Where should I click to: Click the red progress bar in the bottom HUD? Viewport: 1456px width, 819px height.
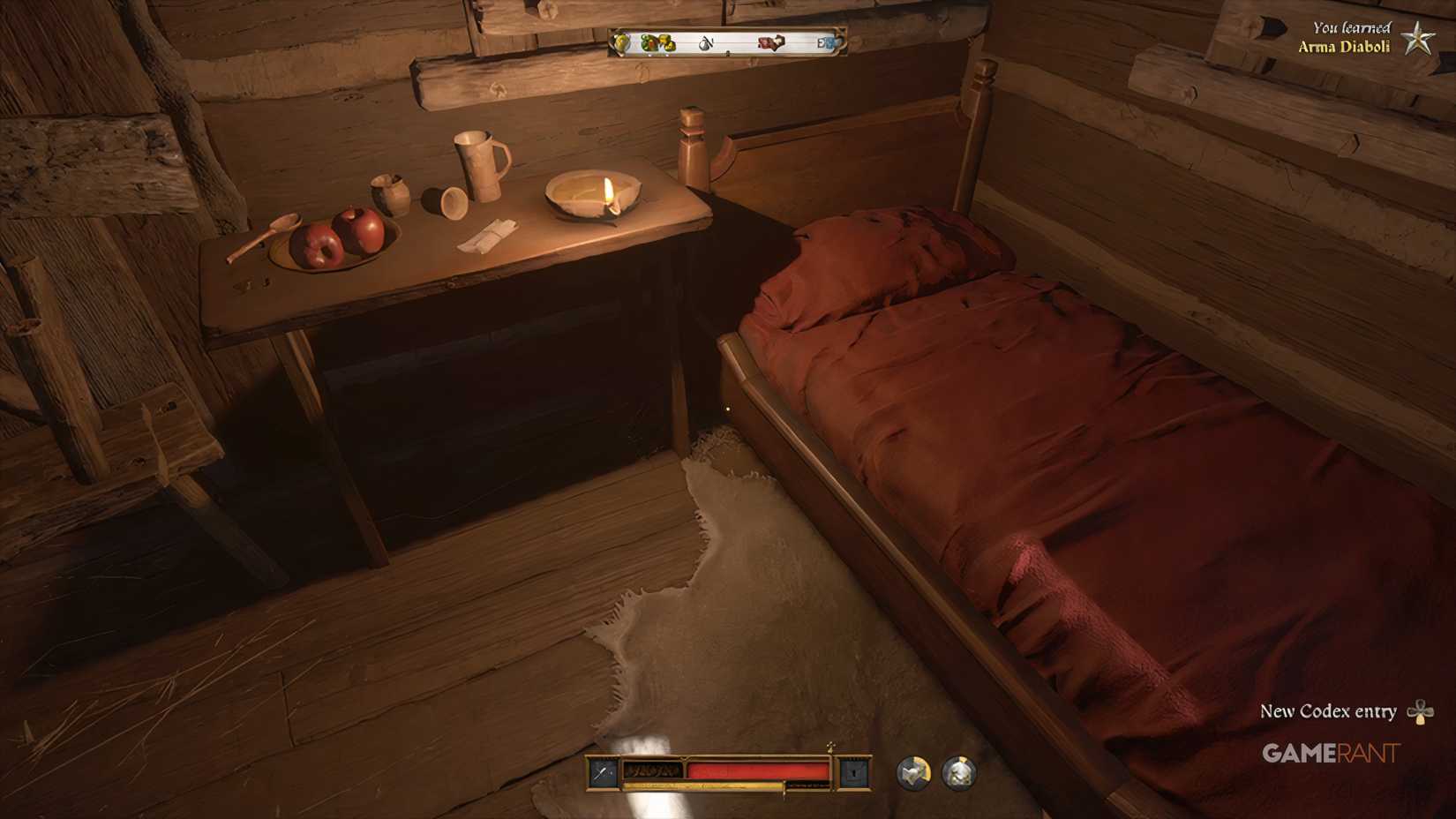[759, 770]
